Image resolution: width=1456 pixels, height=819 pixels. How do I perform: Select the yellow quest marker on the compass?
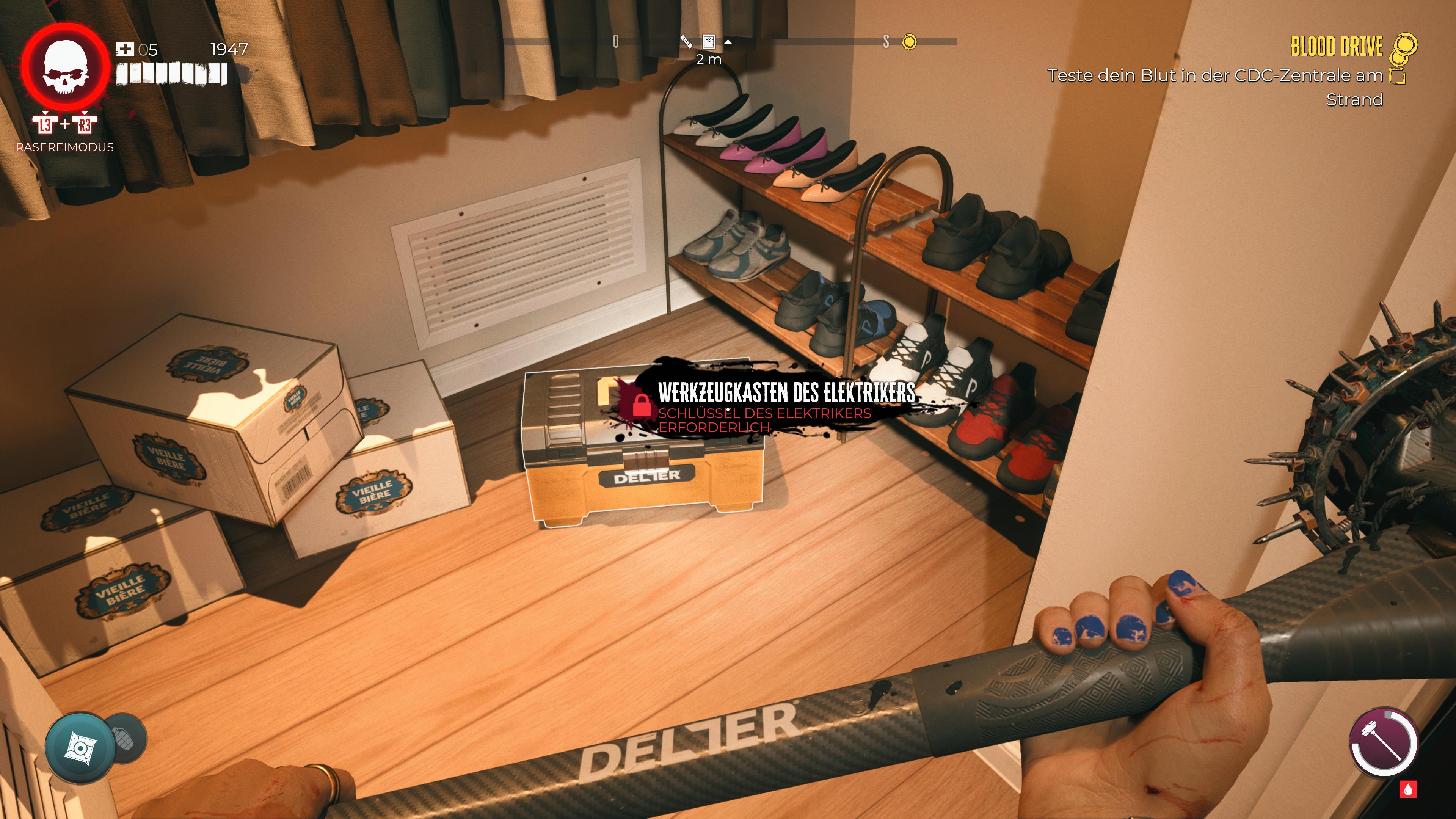pyautogui.click(x=909, y=42)
